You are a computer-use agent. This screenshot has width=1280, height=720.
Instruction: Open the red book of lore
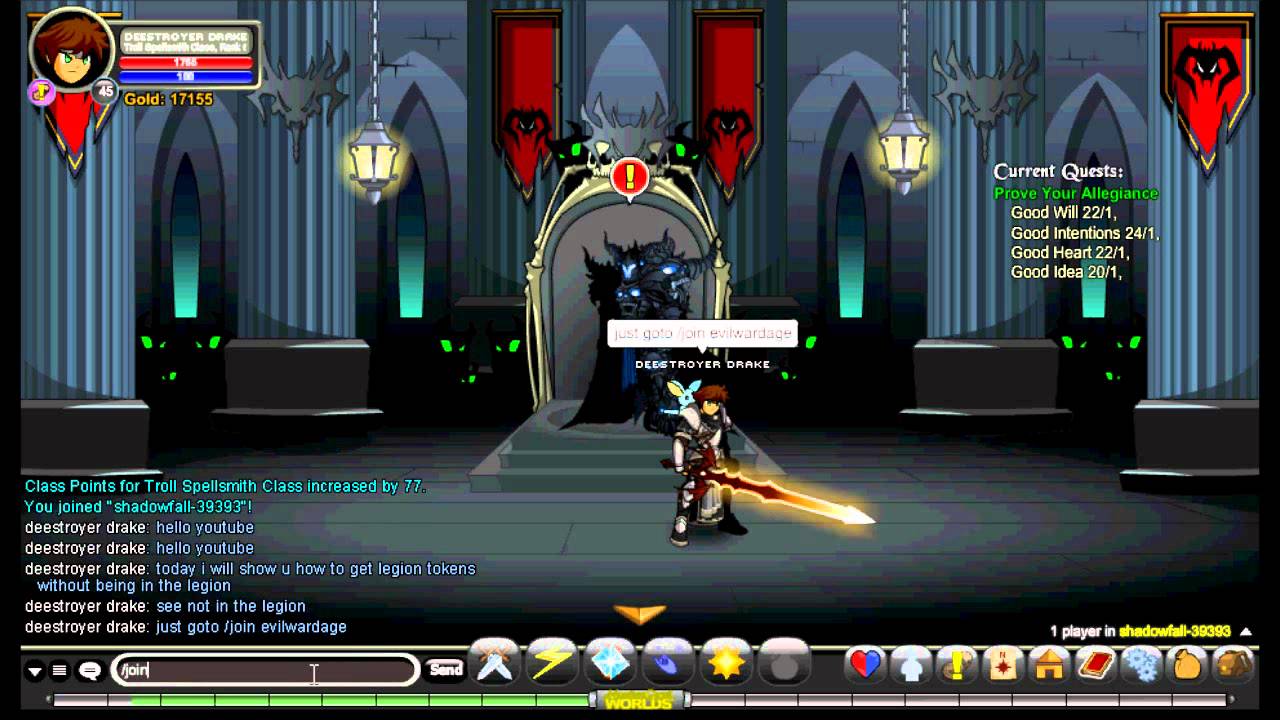click(1096, 664)
